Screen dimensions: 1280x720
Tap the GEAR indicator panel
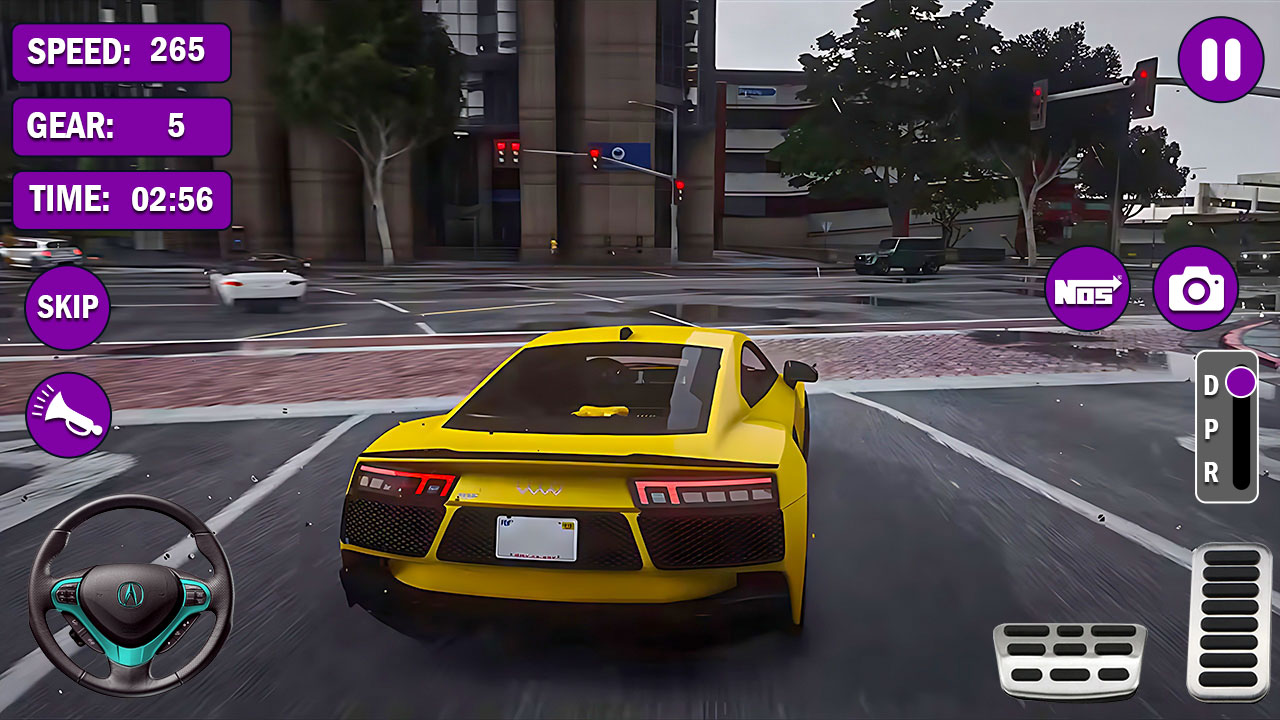point(120,127)
